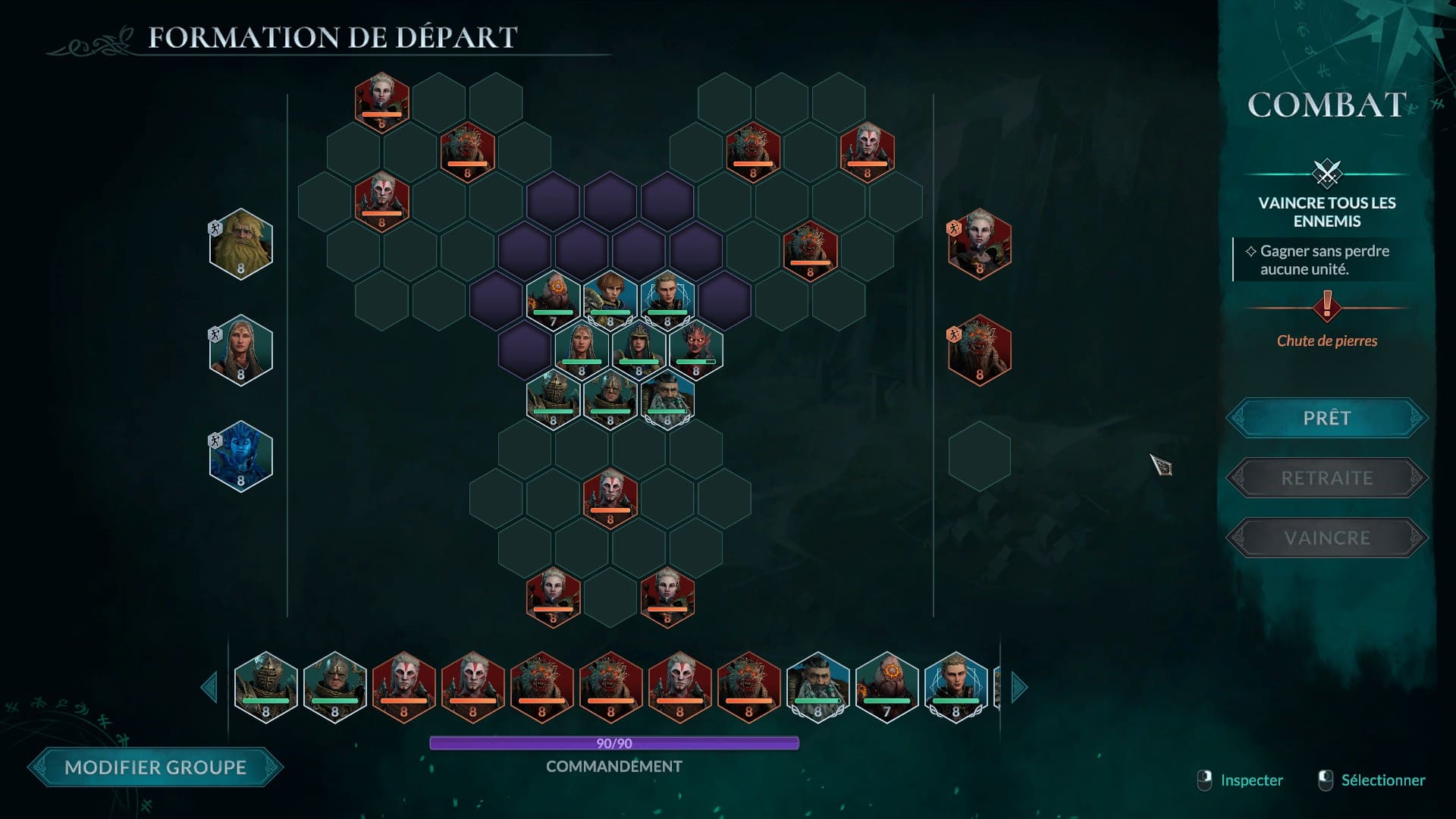
Task: Select the red demon unit in formation
Action: pos(695,348)
